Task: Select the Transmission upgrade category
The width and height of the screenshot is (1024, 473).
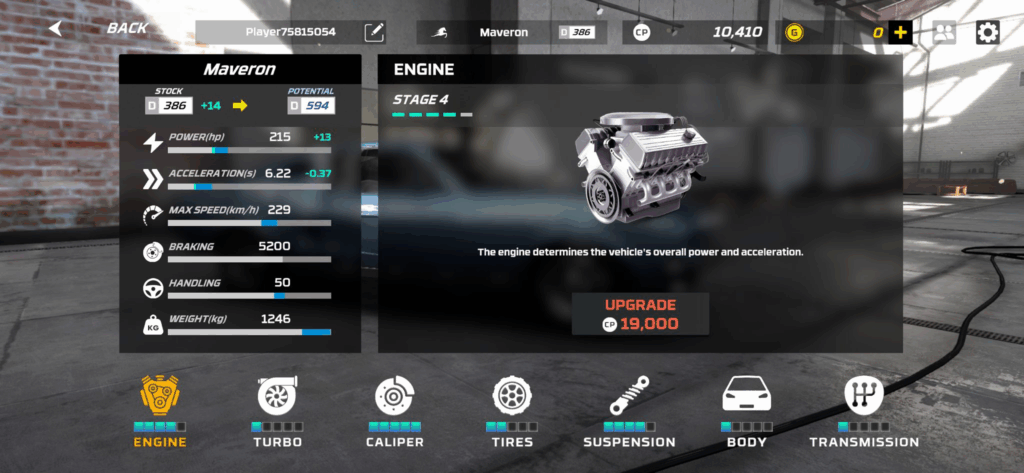Action: pyautogui.click(x=864, y=410)
